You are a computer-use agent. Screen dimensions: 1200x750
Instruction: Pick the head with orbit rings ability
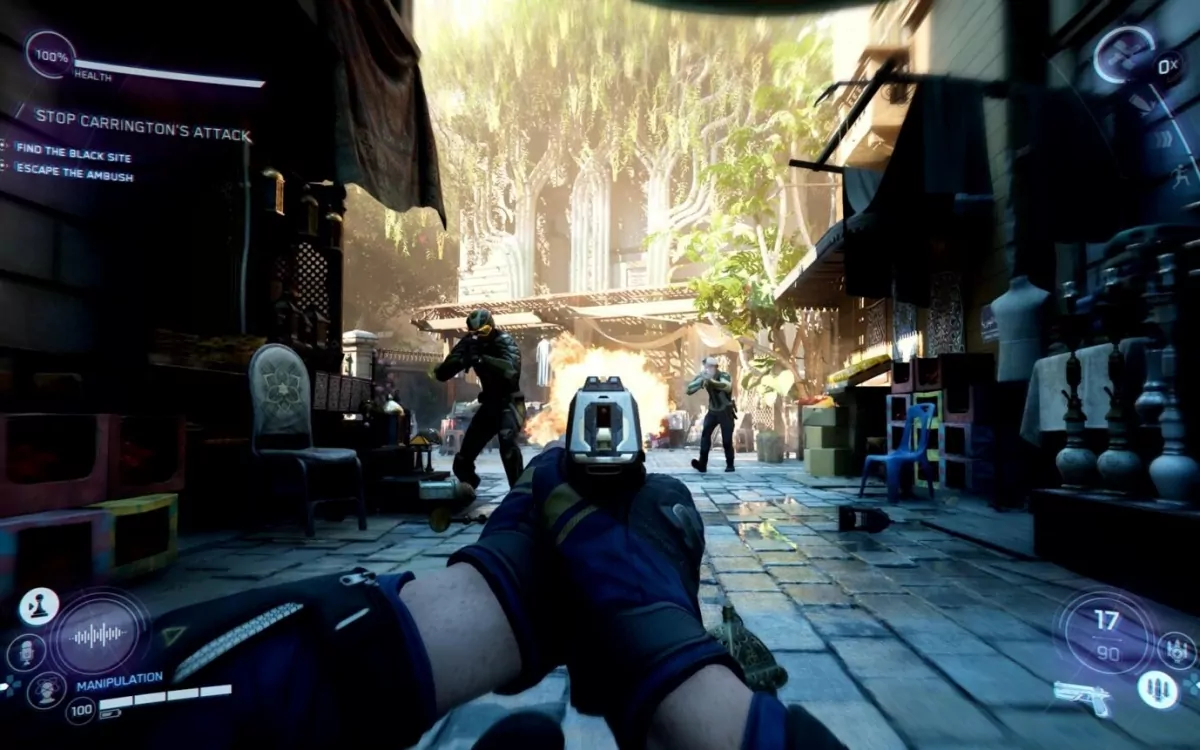tap(46, 689)
